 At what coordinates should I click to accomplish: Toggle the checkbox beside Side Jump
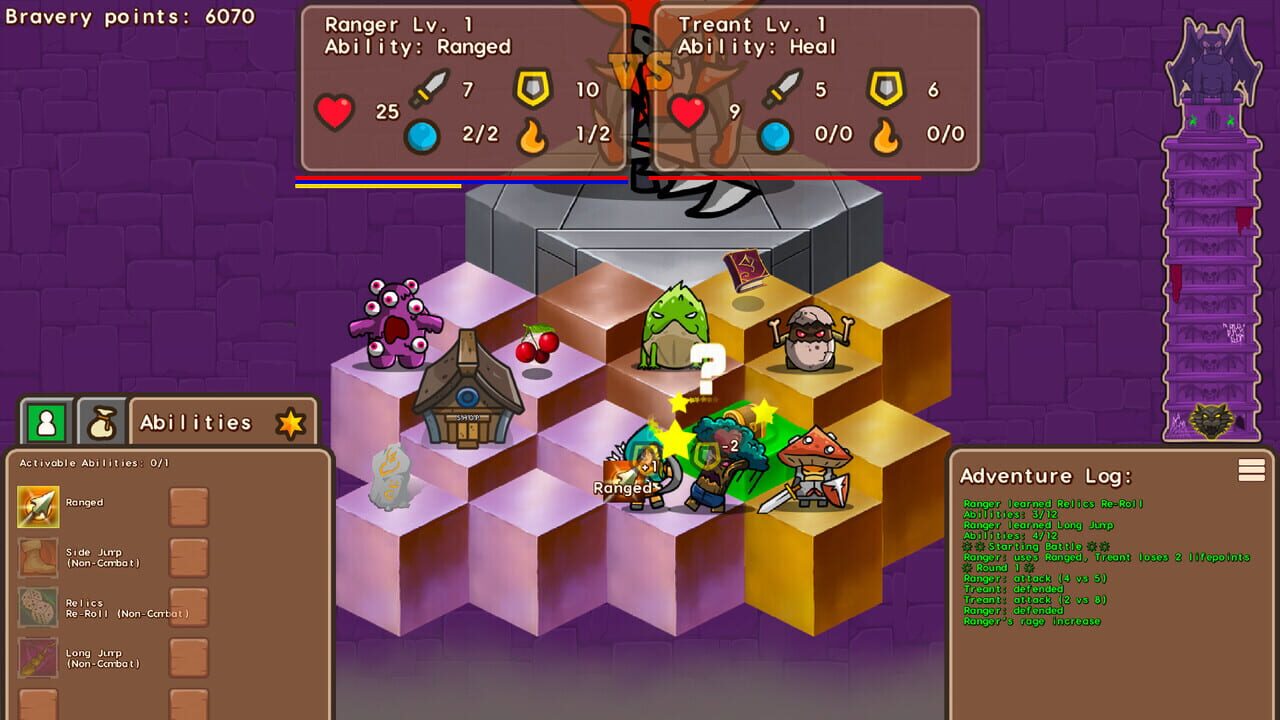189,557
